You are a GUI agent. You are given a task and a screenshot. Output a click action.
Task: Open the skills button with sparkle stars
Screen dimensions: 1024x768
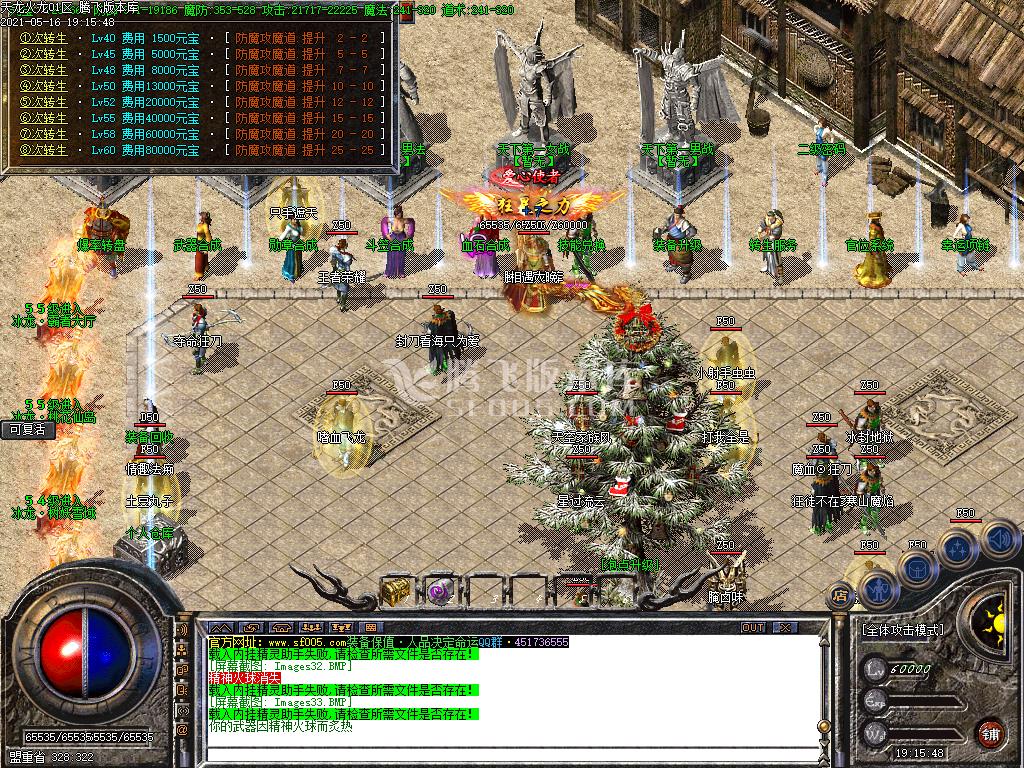(958, 549)
